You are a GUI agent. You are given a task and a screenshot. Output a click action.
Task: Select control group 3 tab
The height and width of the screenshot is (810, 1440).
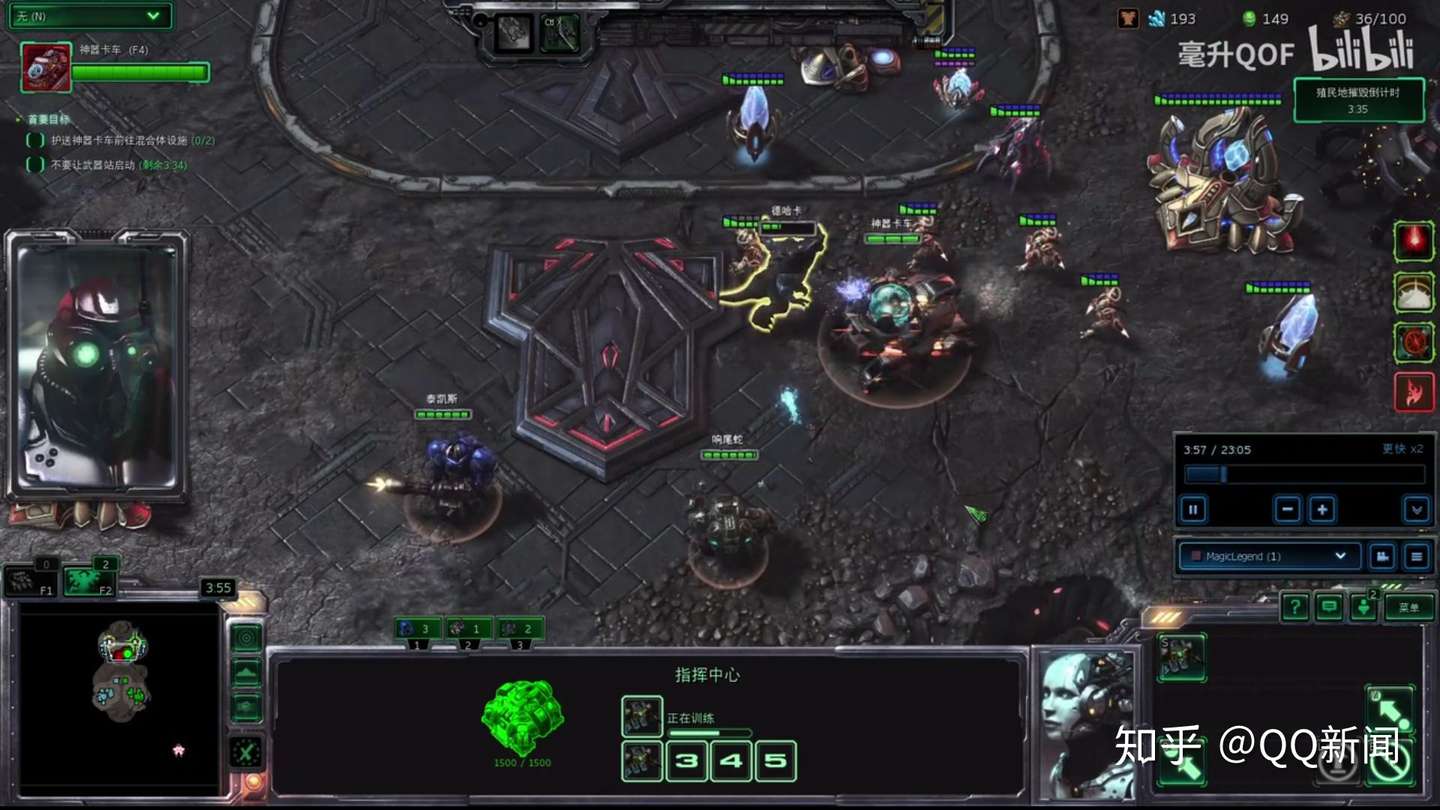[520, 629]
